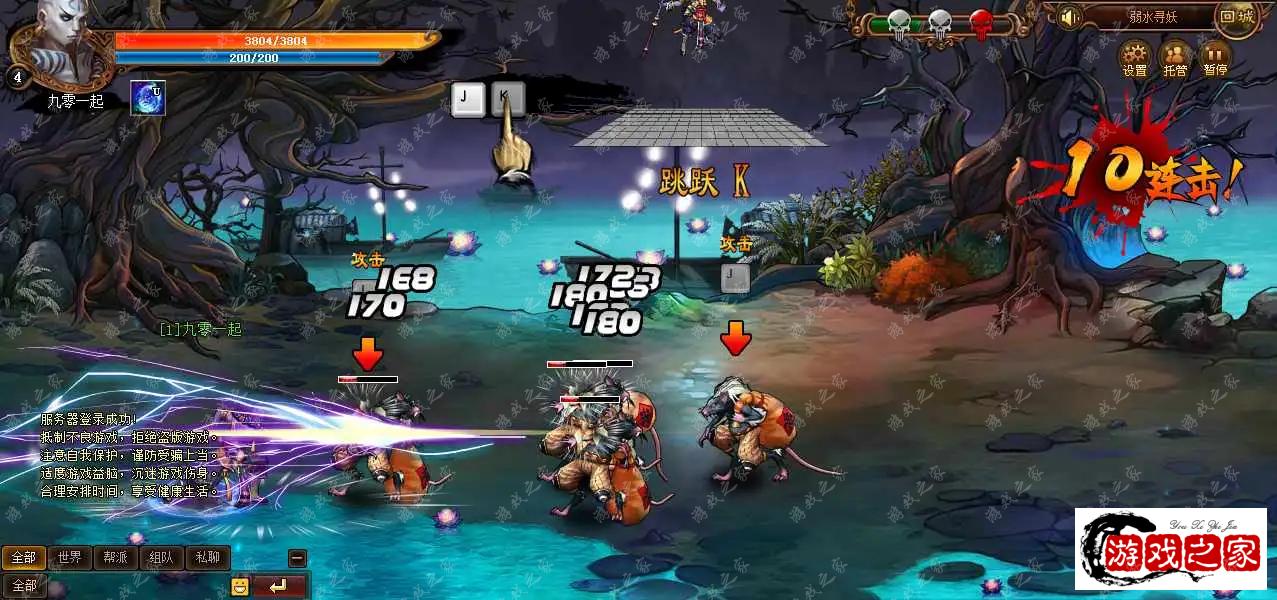Viewport: 1277px width, 600px height.
Task: Open the 帮派 guild chat tab
Action: [115, 557]
